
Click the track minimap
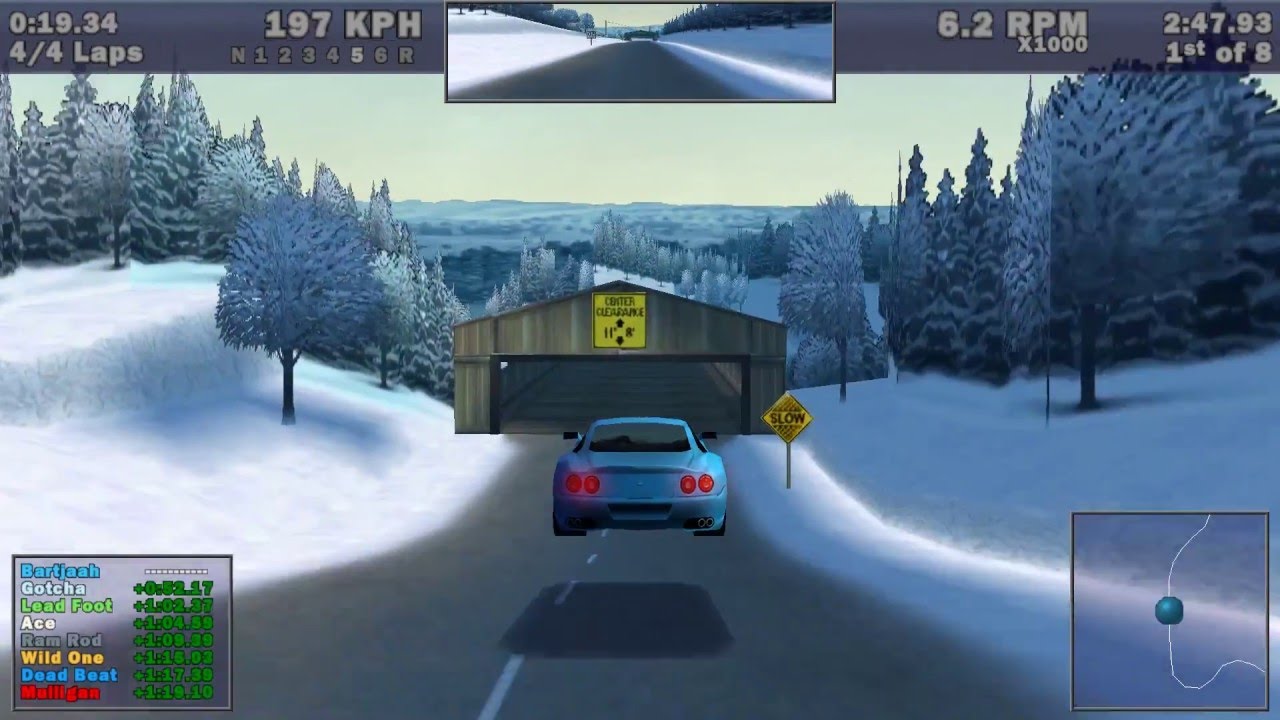[1169, 611]
